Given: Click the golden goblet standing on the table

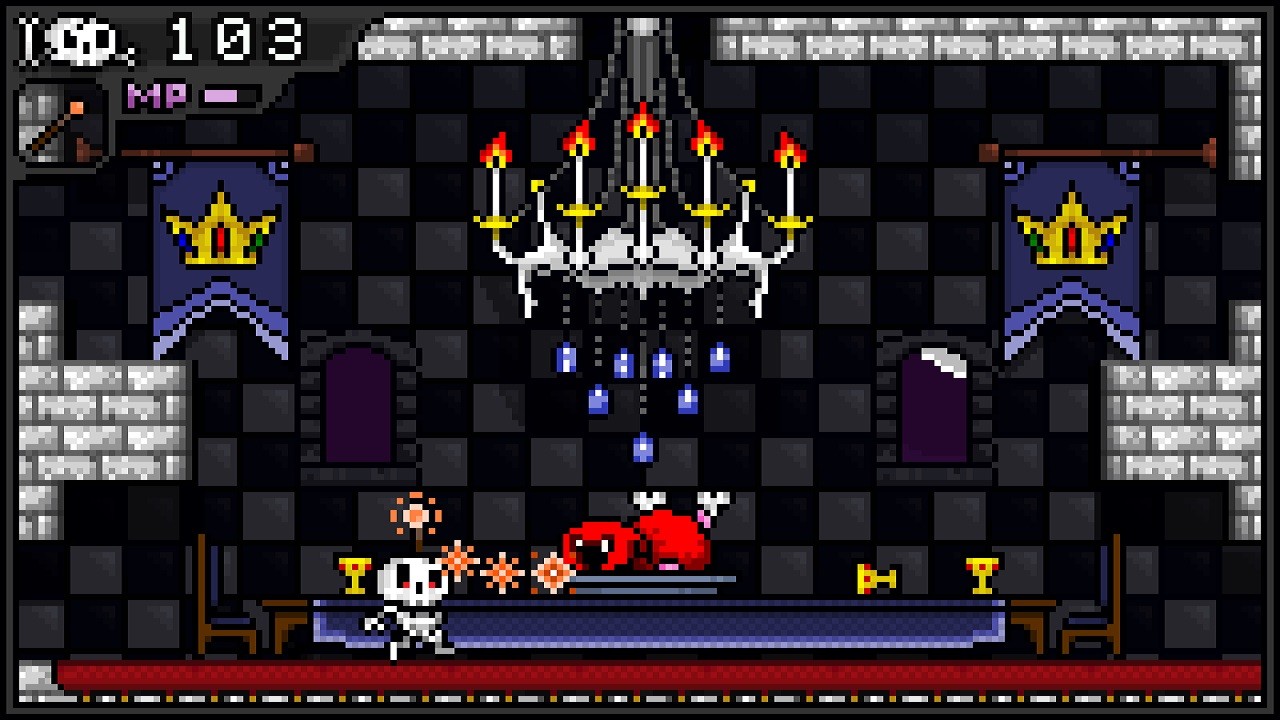Looking at the screenshot, I should tap(982, 575).
